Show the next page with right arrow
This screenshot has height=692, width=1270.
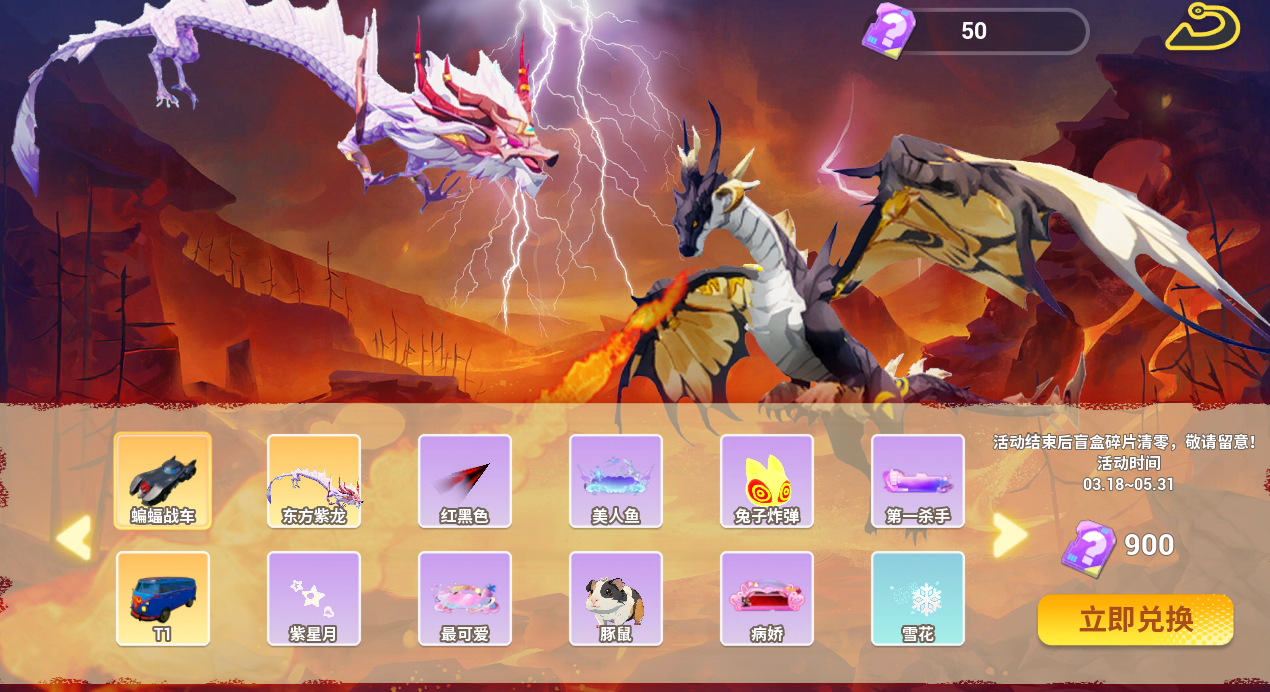click(1009, 536)
